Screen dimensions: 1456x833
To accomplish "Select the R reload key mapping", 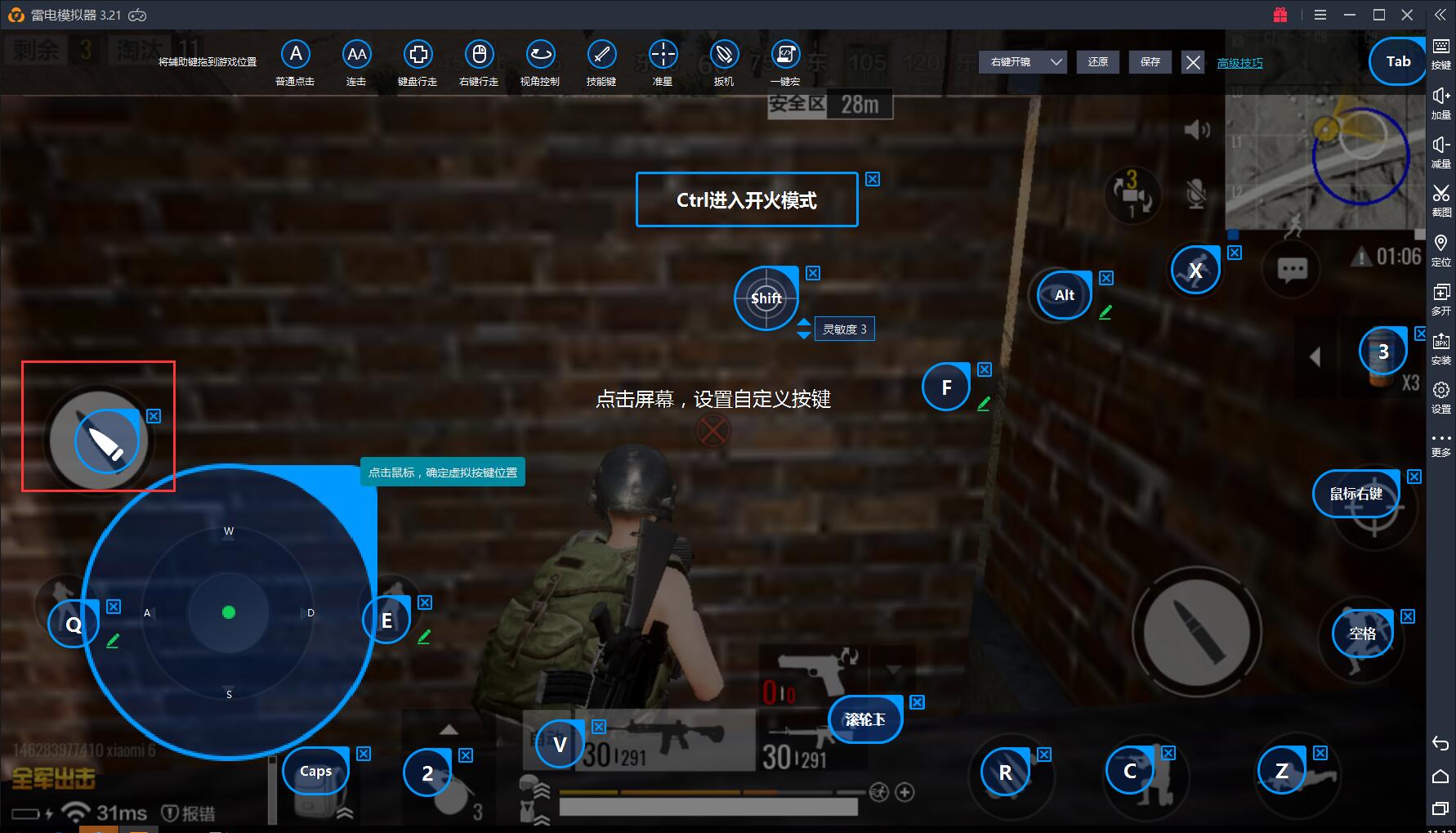I will (x=1005, y=773).
